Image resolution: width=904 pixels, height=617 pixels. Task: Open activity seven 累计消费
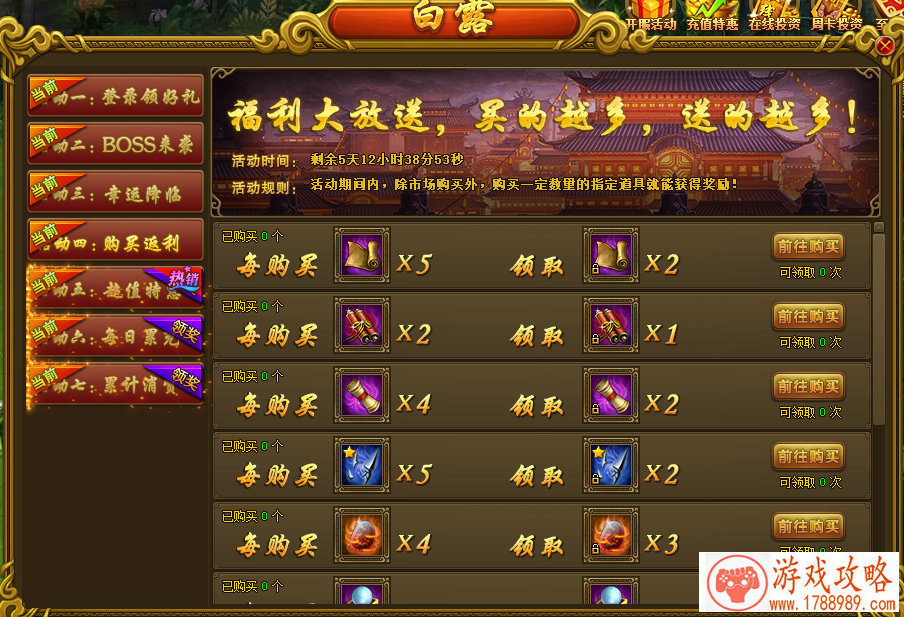[116, 382]
